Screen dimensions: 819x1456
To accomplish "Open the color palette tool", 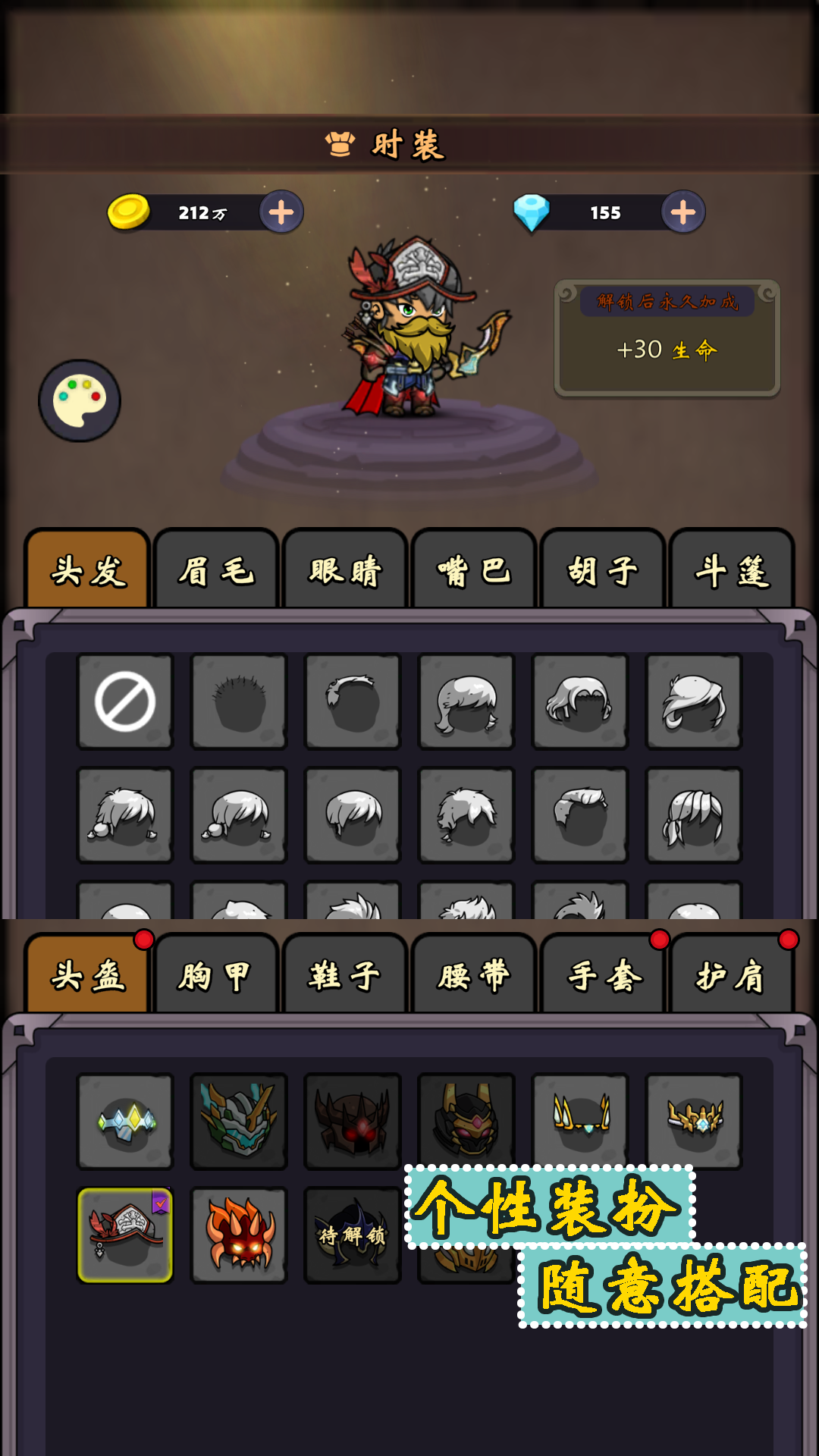I will [80, 400].
